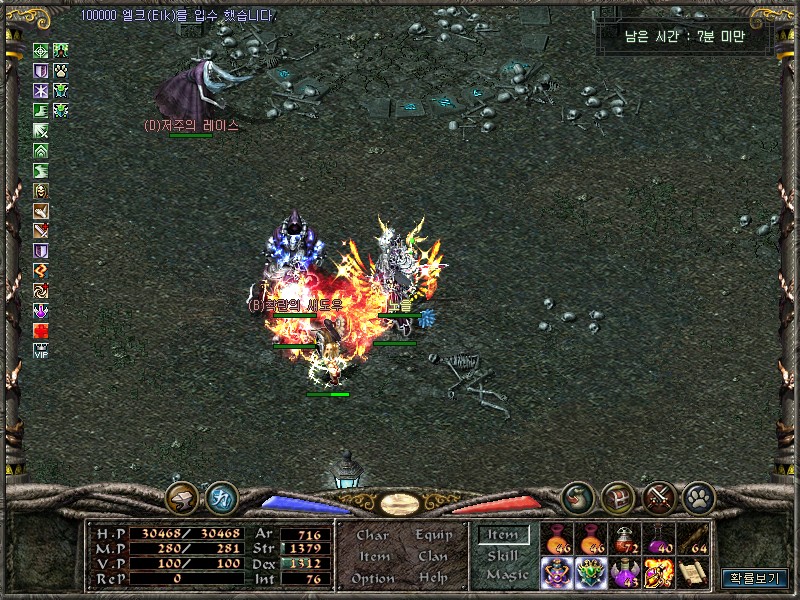Switch to the Skill quickslot tab
The width and height of the screenshot is (800, 600).
[x=502, y=556]
